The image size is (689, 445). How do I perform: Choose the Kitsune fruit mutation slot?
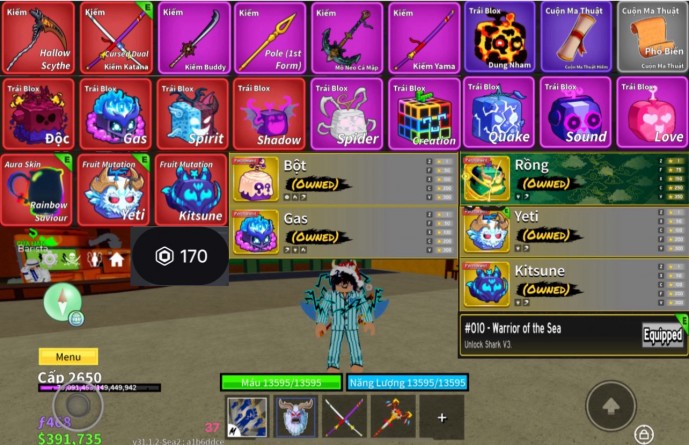[191, 190]
